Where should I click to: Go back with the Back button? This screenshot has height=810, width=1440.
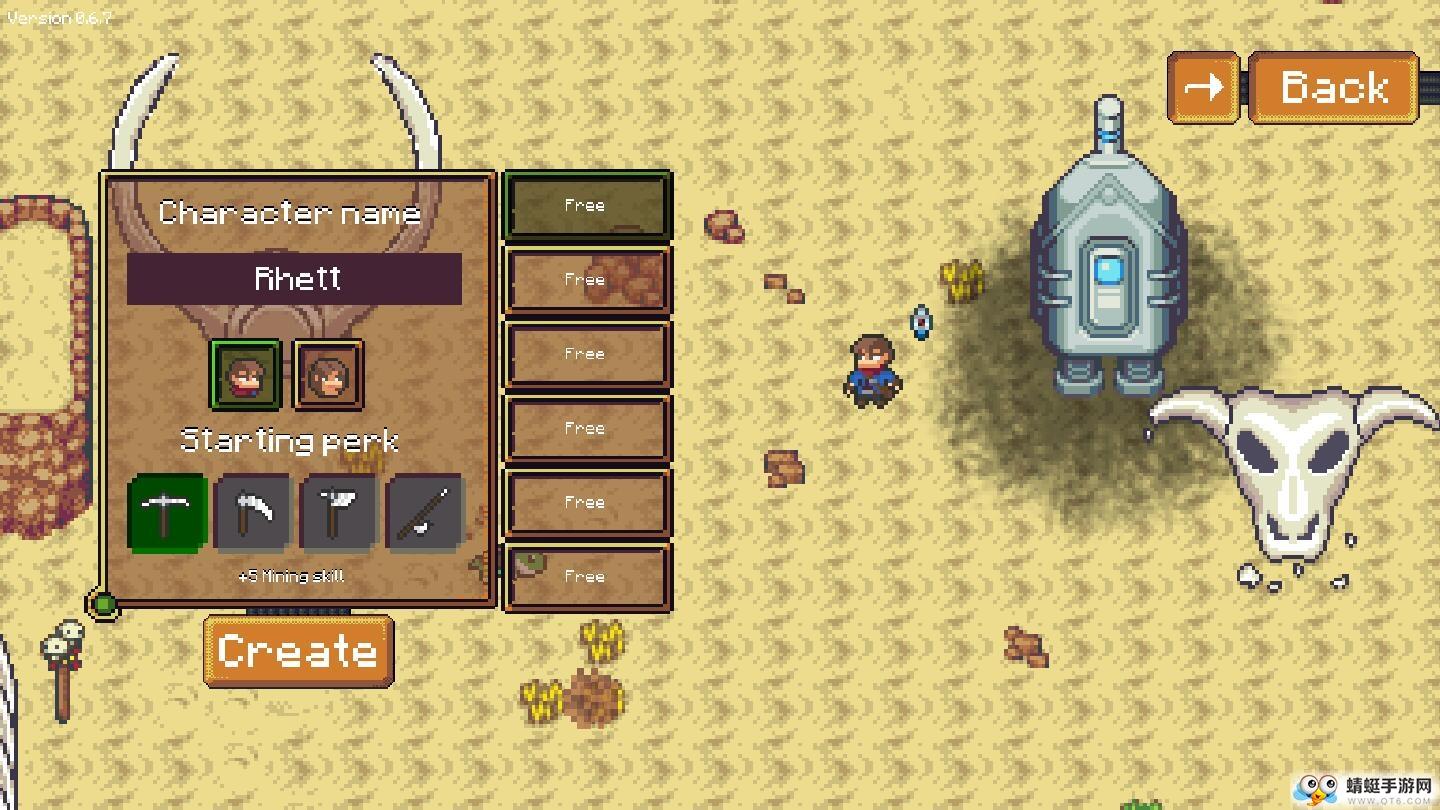(x=1333, y=88)
